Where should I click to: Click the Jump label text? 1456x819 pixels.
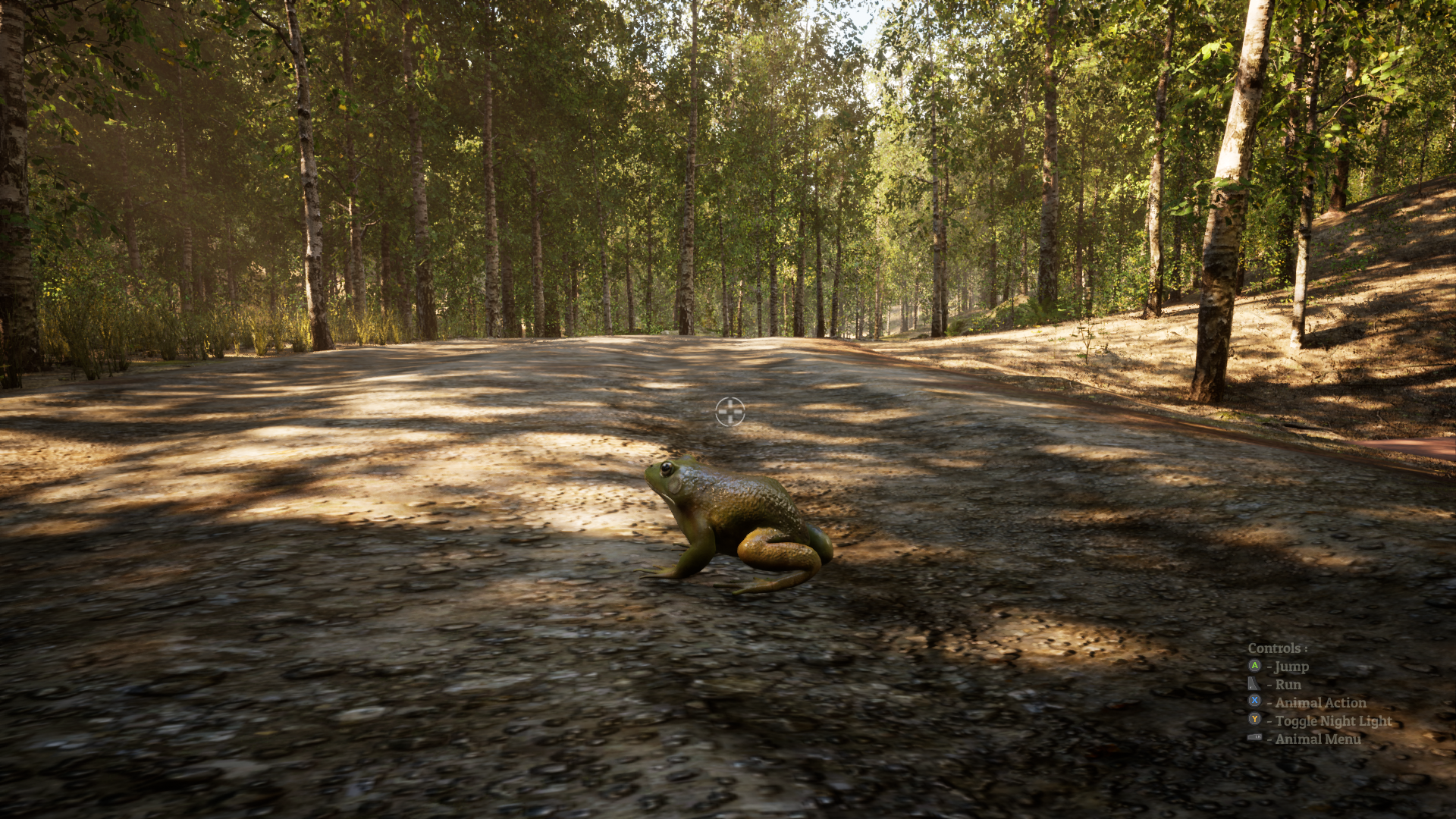click(x=1292, y=667)
